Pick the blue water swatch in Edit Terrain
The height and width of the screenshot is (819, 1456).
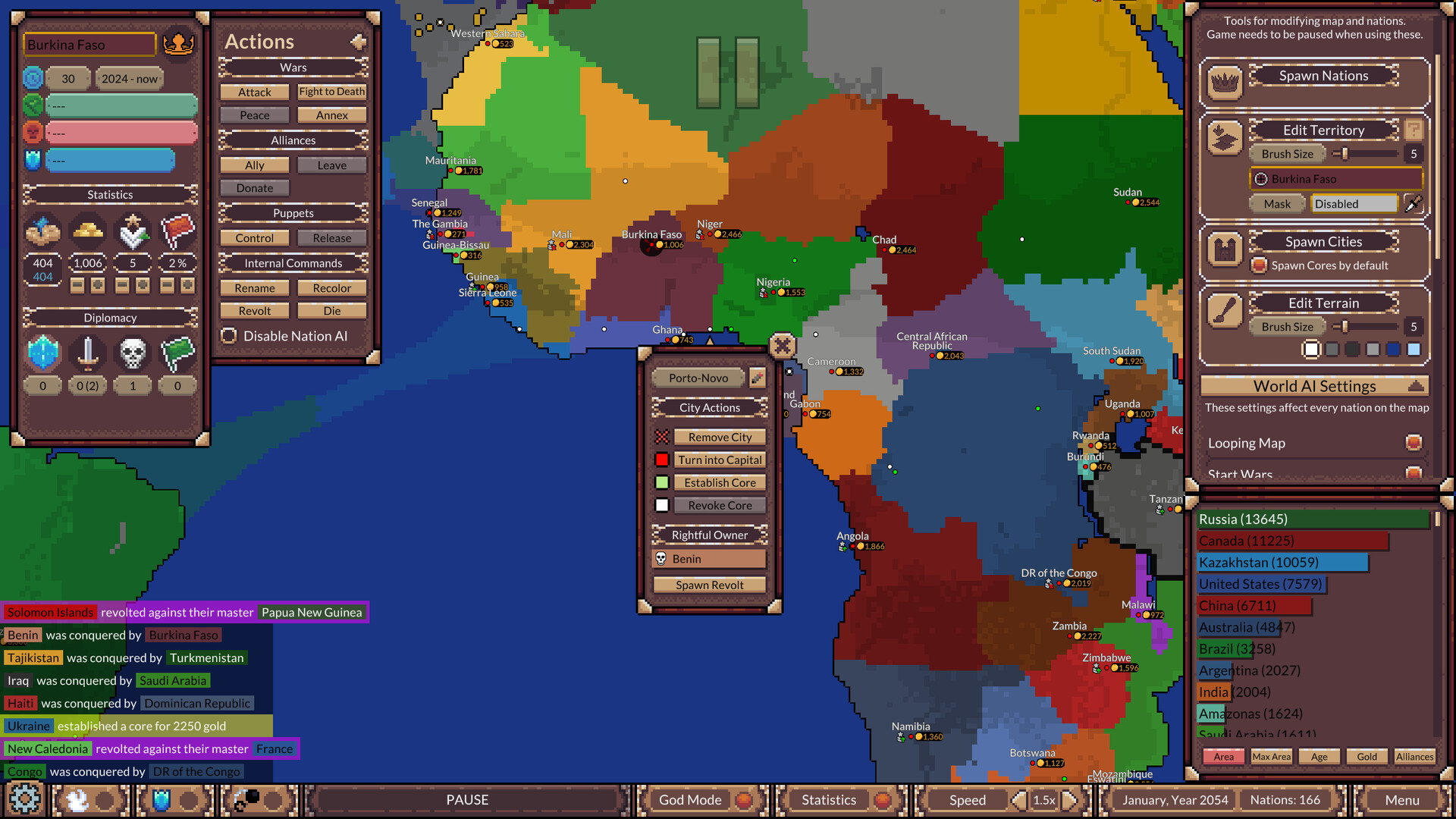click(x=1393, y=349)
